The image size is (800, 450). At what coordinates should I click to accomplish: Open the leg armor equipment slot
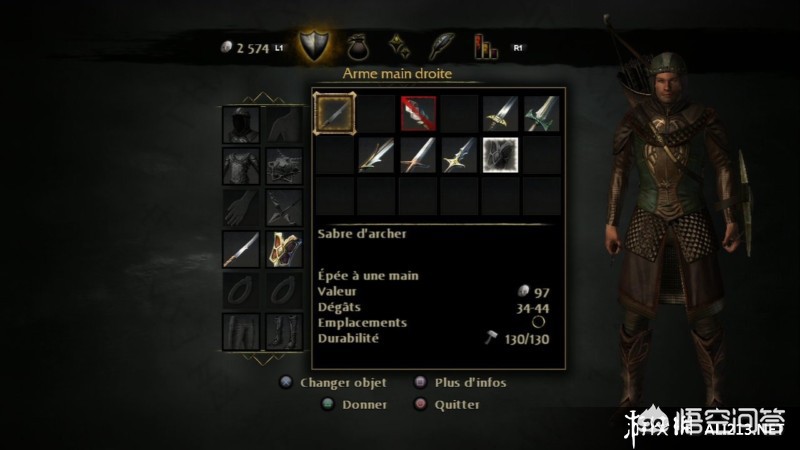pyautogui.click(x=240, y=330)
